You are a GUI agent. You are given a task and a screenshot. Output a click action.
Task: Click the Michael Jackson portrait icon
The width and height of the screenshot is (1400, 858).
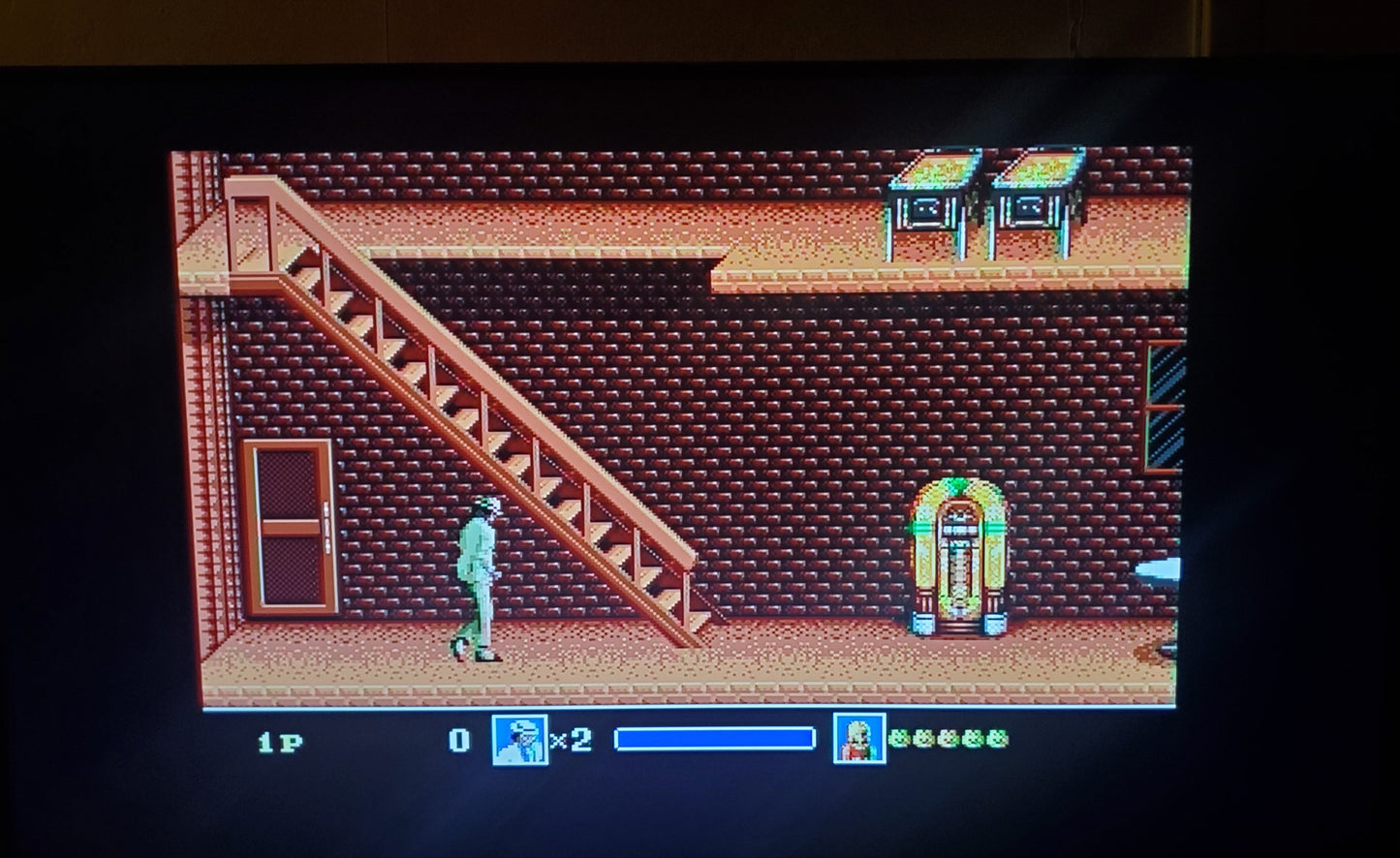(x=519, y=741)
